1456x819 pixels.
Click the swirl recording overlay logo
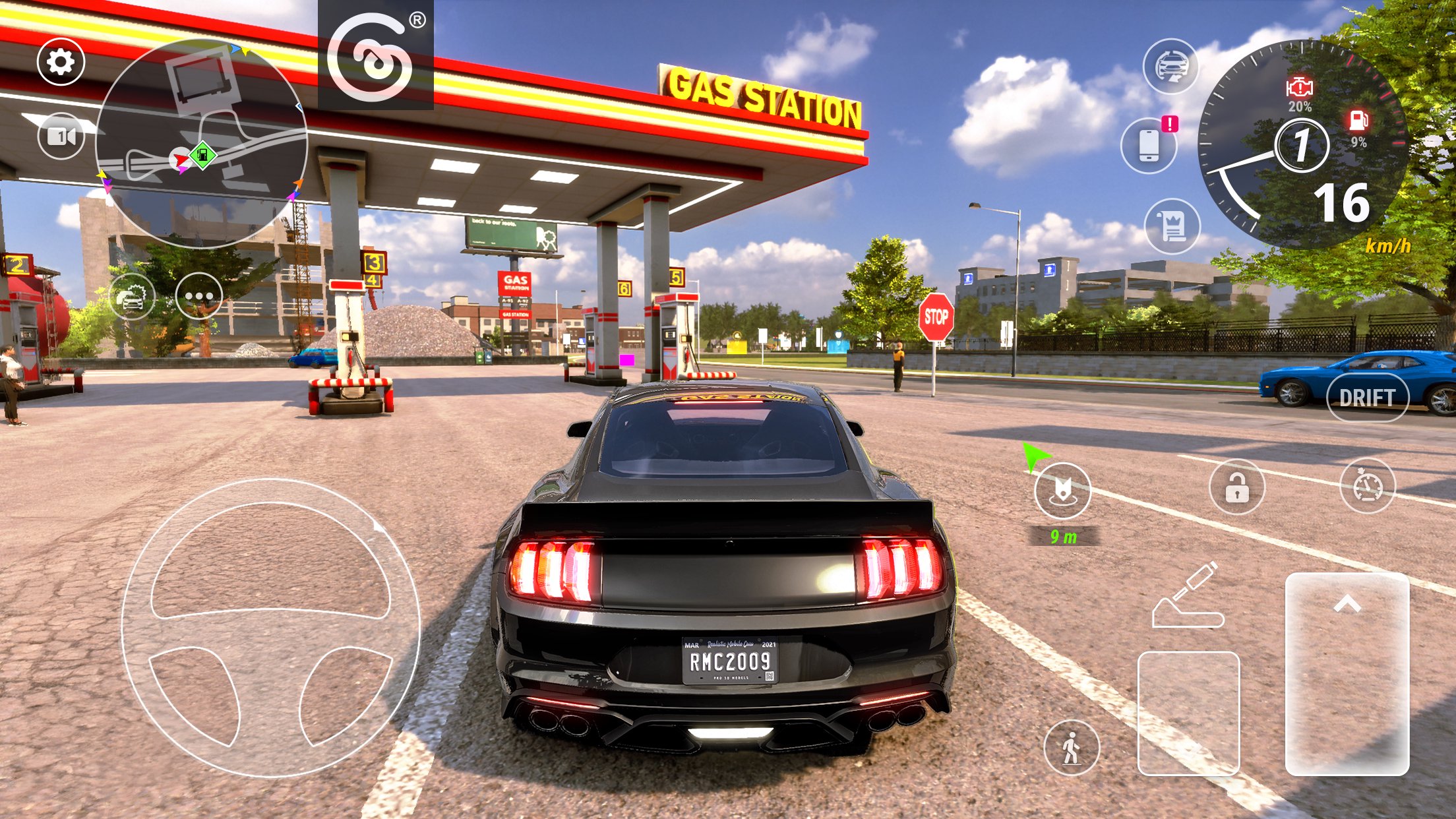click(375, 55)
